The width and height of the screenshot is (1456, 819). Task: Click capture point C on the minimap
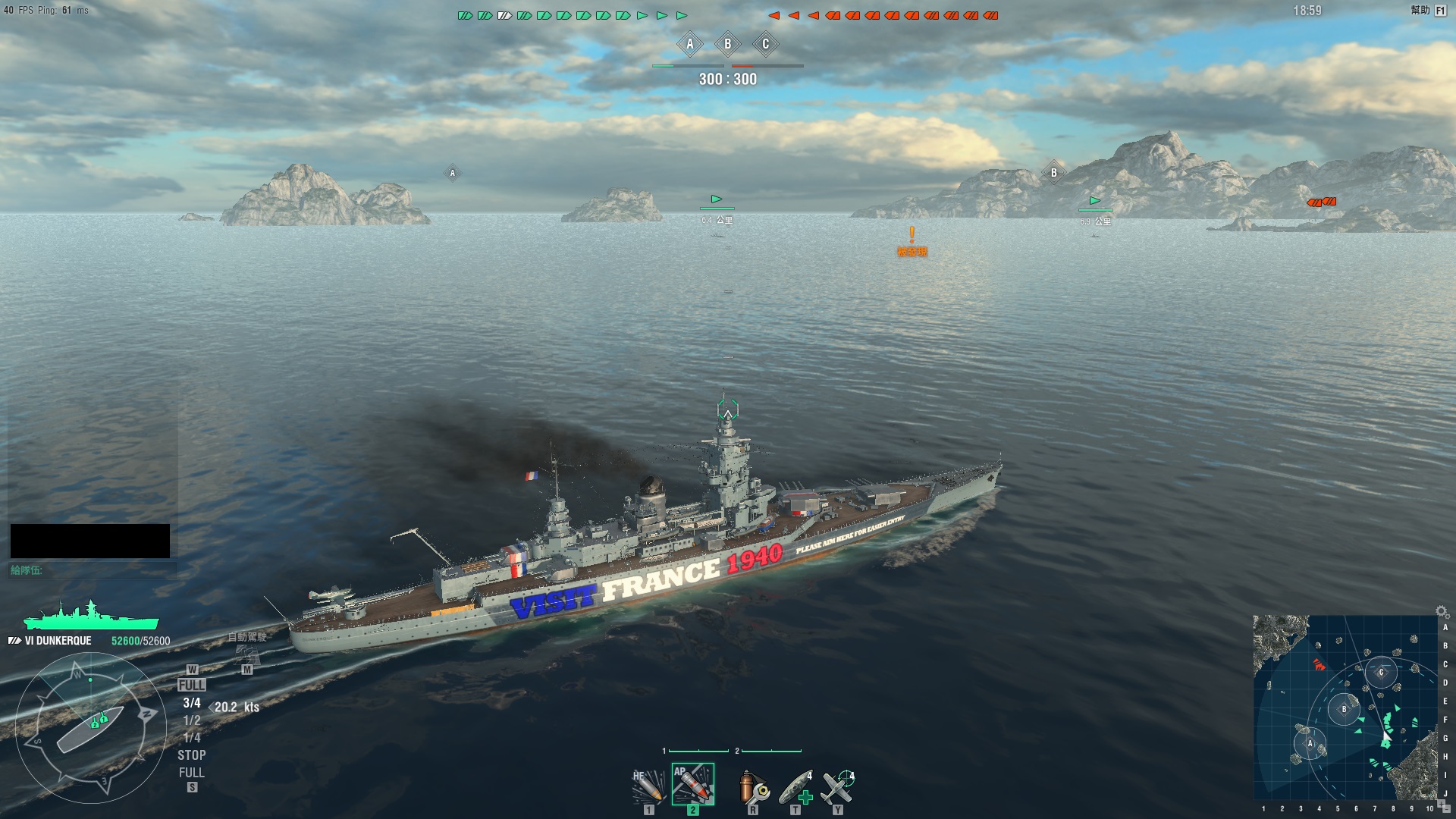click(x=1381, y=672)
